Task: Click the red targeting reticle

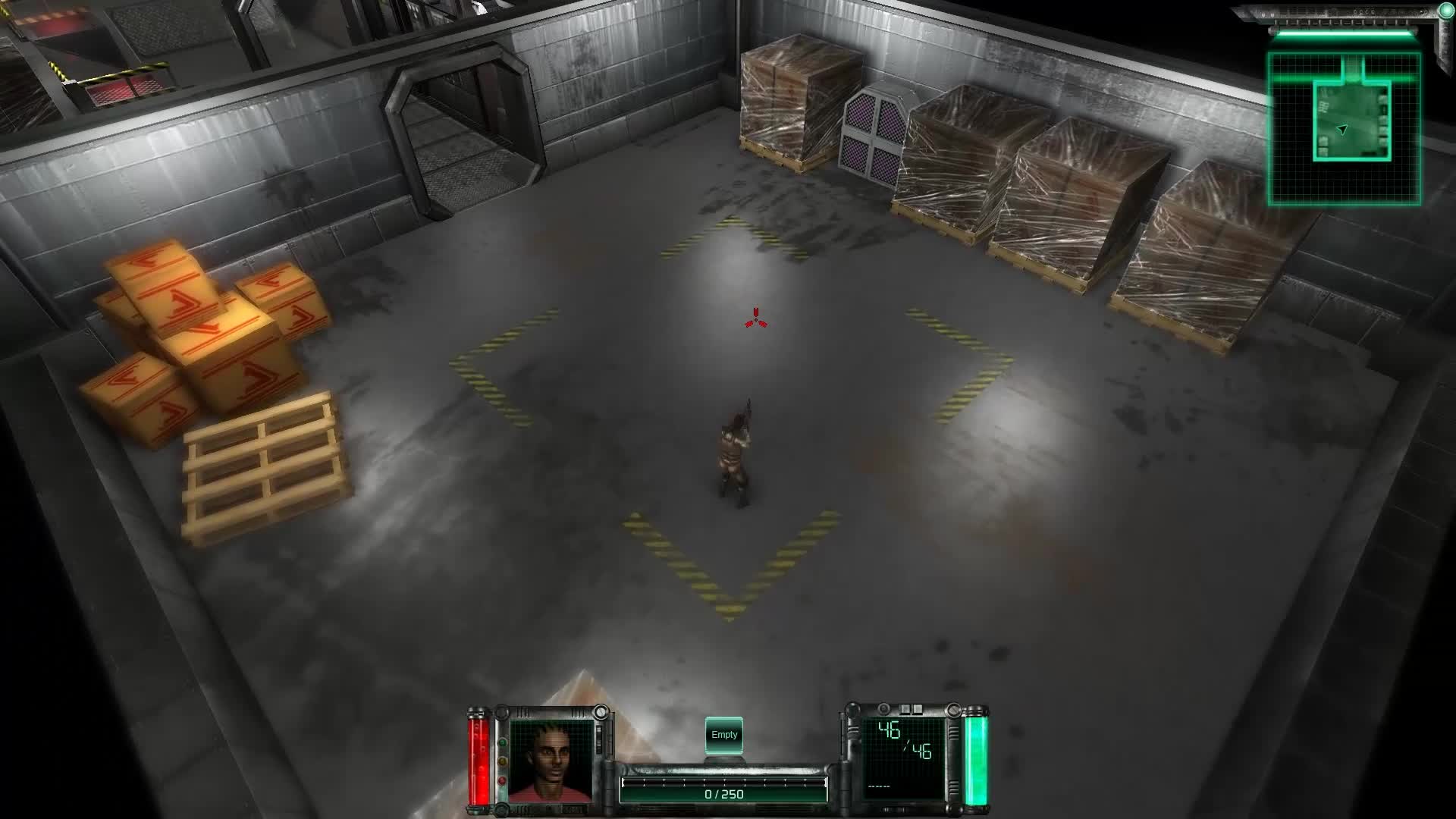Action: point(756,318)
